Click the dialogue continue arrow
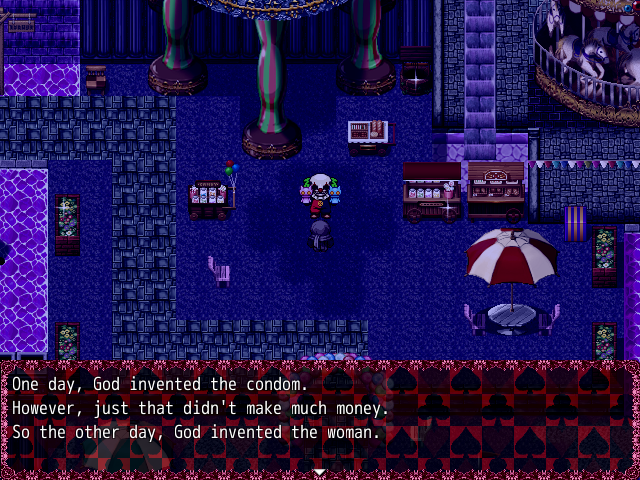This screenshot has width=640, height=480. 319,470
